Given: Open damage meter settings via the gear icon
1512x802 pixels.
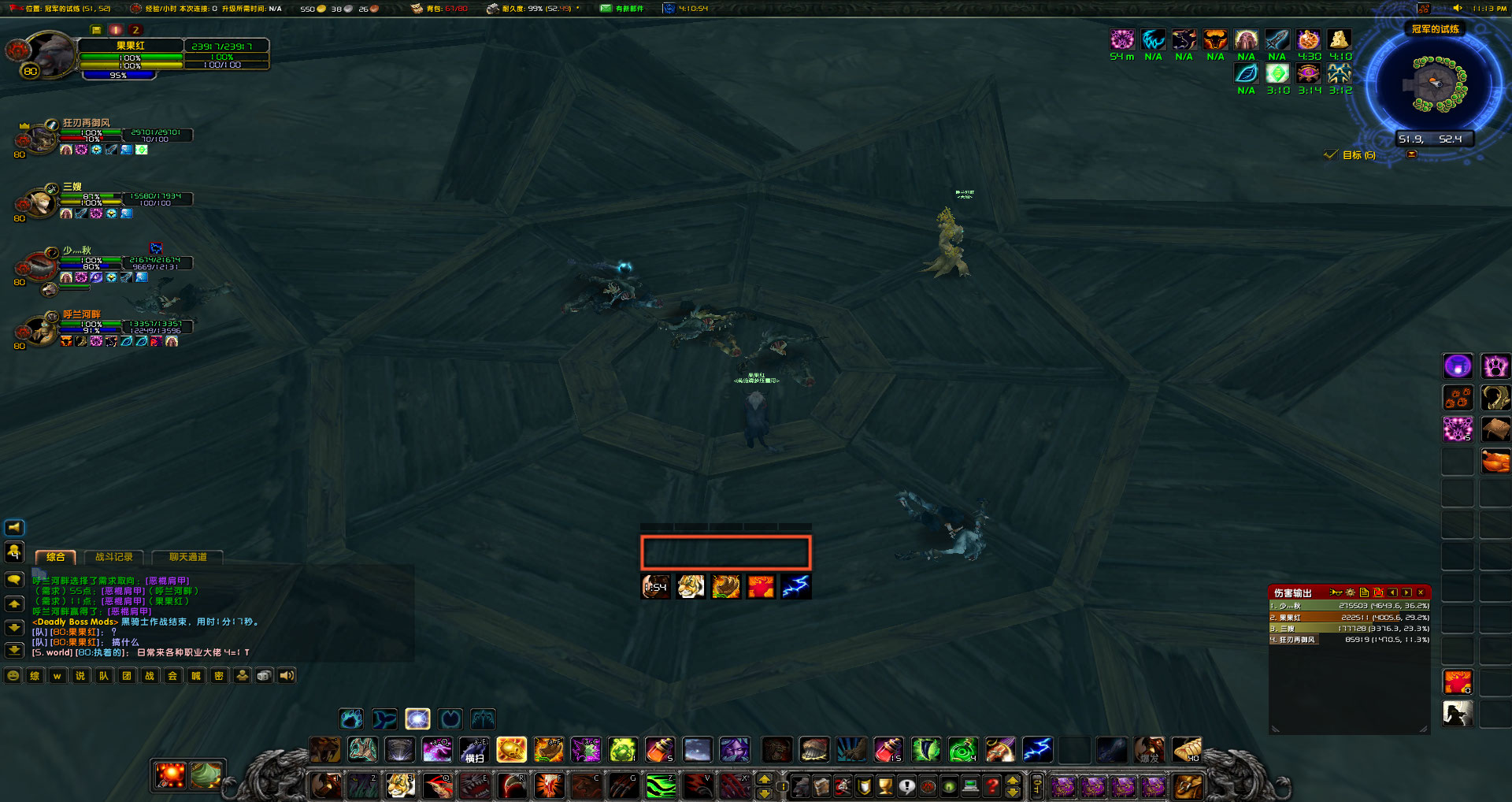Looking at the screenshot, I should click(1351, 592).
